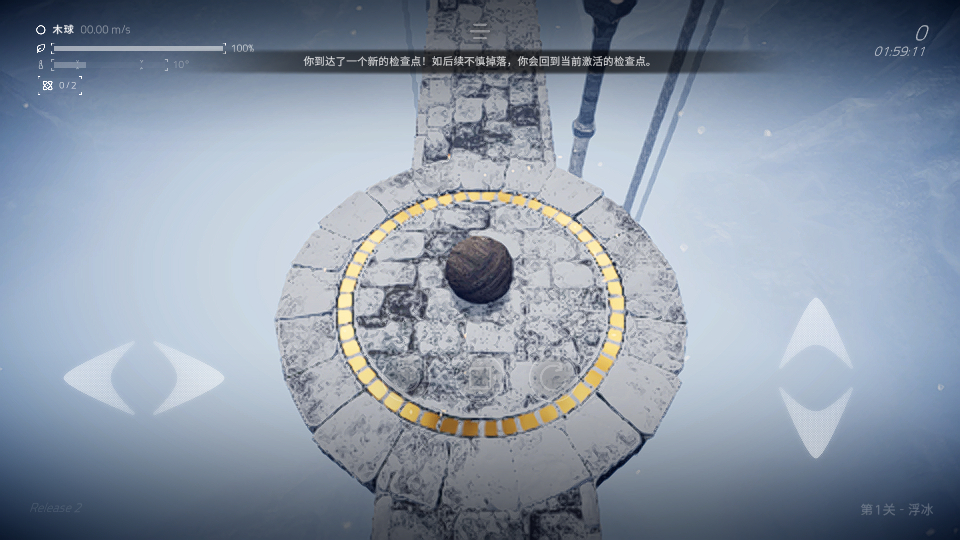Image resolution: width=960 pixels, height=540 pixels.
Task: Click the faint square icon button
Action: [484, 377]
